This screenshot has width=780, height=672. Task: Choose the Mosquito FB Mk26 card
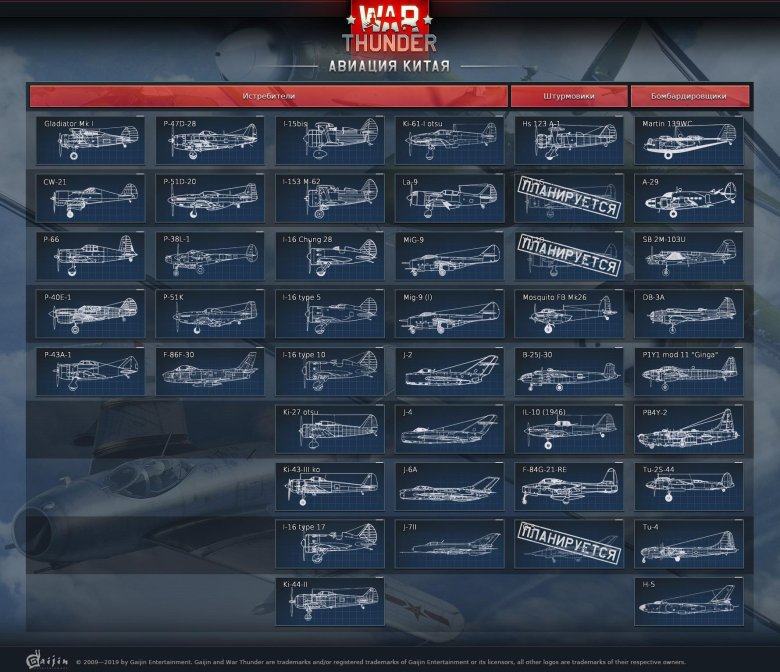(569, 313)
